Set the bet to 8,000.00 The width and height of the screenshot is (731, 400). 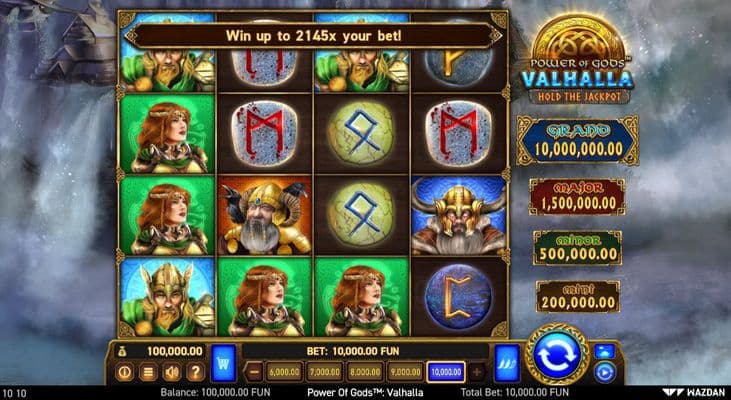[362, 371]
